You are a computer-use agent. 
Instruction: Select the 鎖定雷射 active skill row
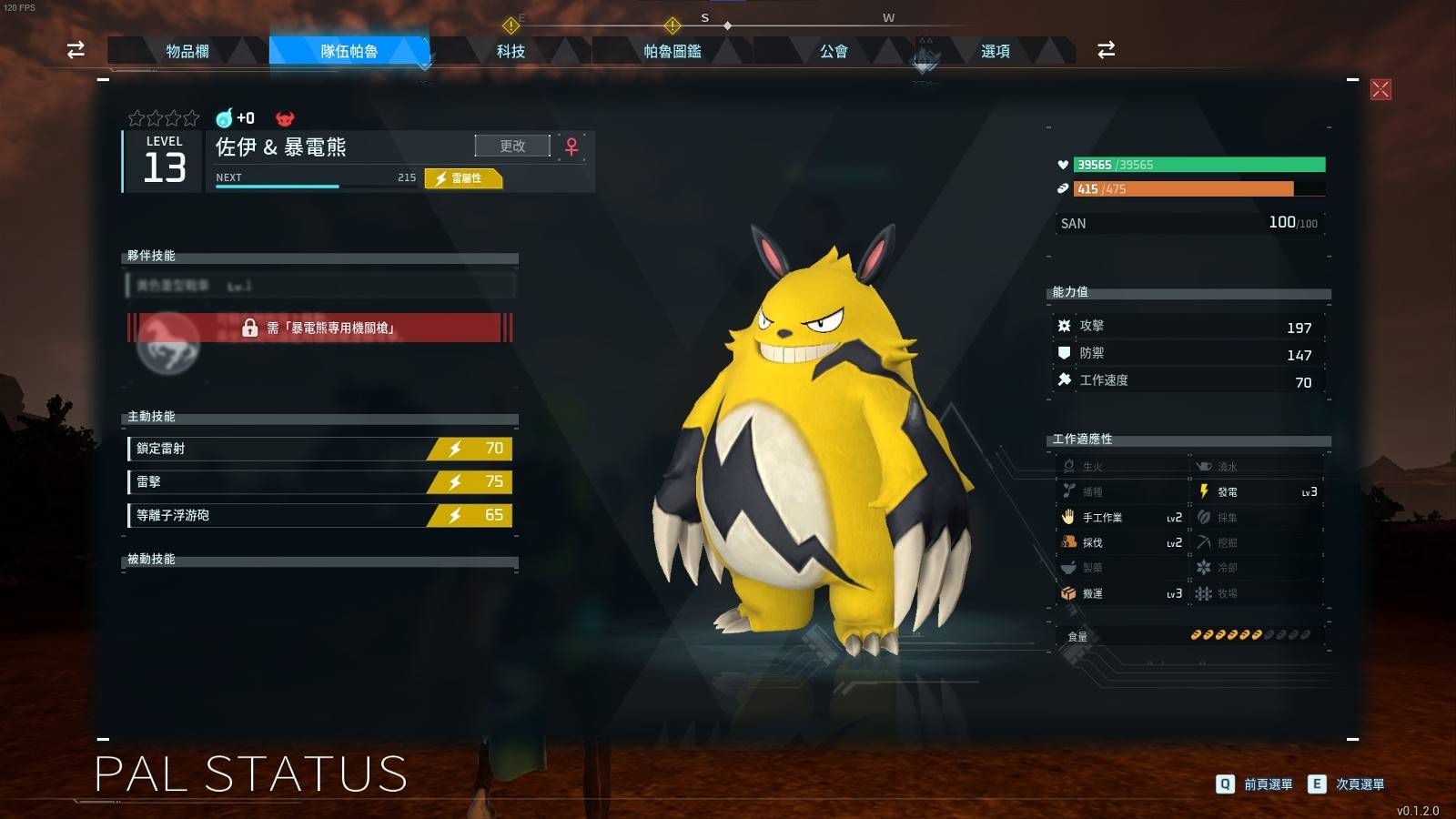pyautogui.click(x=319, y=449)
